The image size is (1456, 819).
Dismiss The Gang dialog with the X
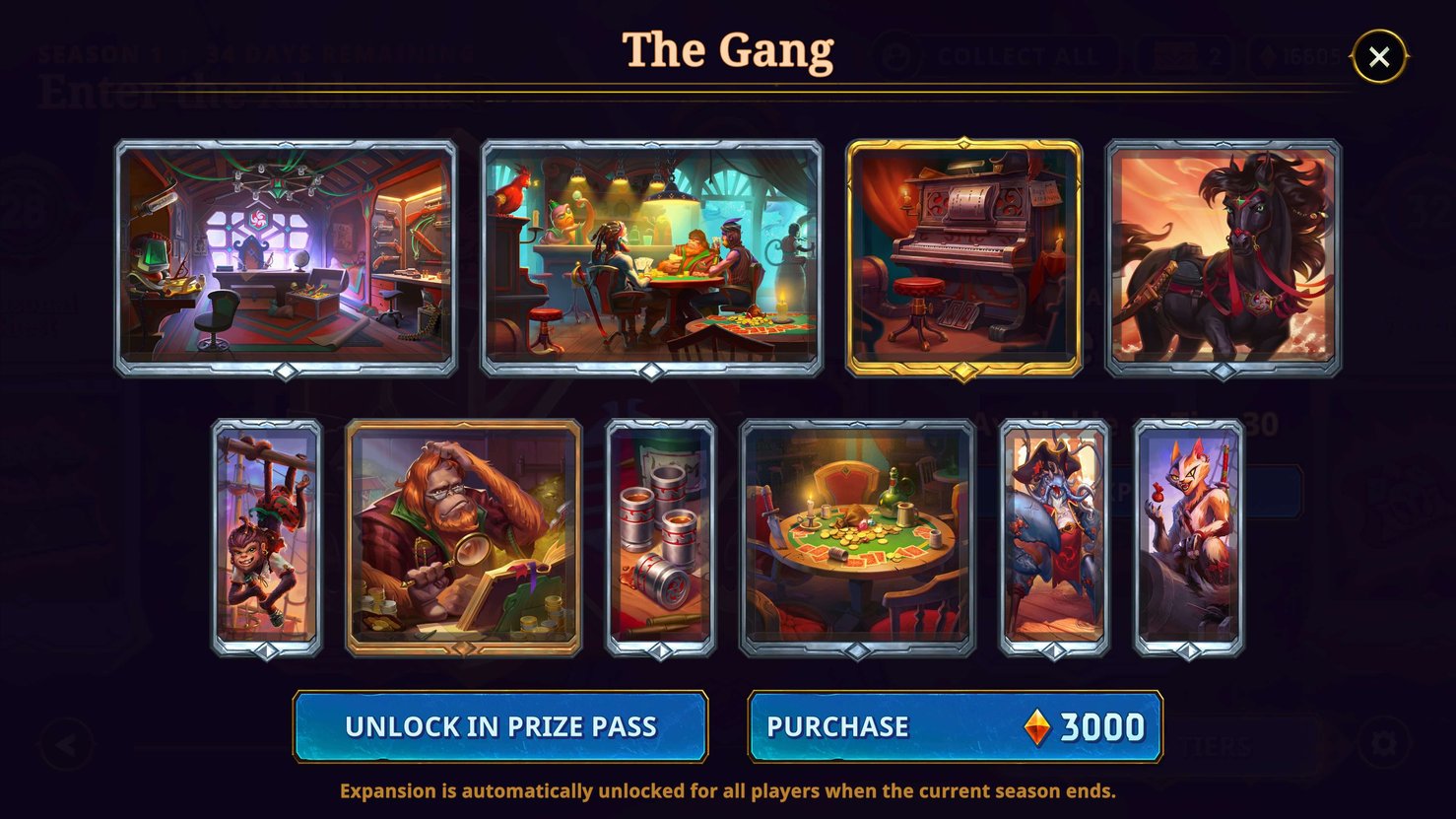[x=1379, y=55]
